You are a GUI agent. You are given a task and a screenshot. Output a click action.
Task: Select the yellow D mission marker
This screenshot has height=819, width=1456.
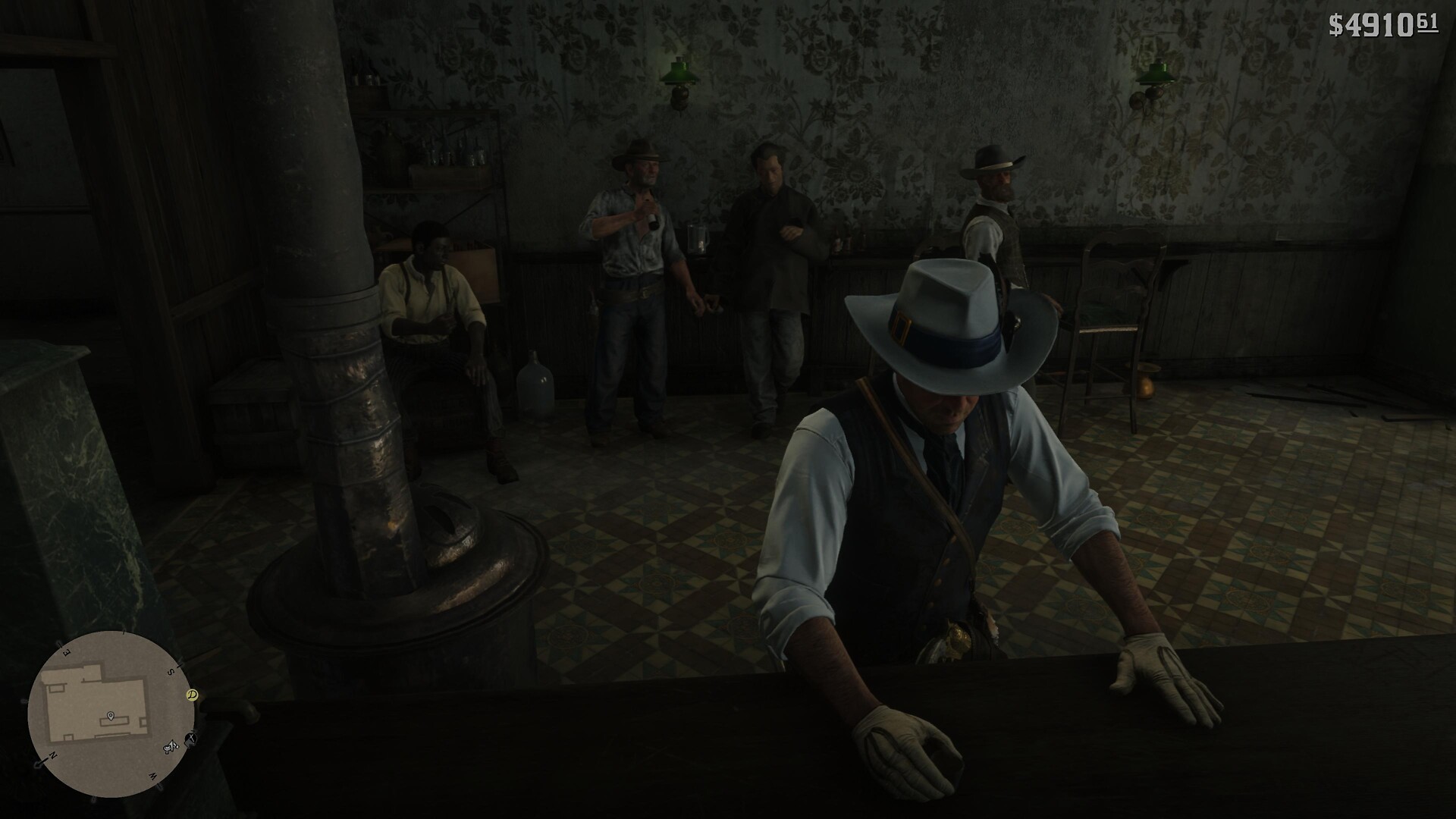pyautogui.click(x=193, y=694)
